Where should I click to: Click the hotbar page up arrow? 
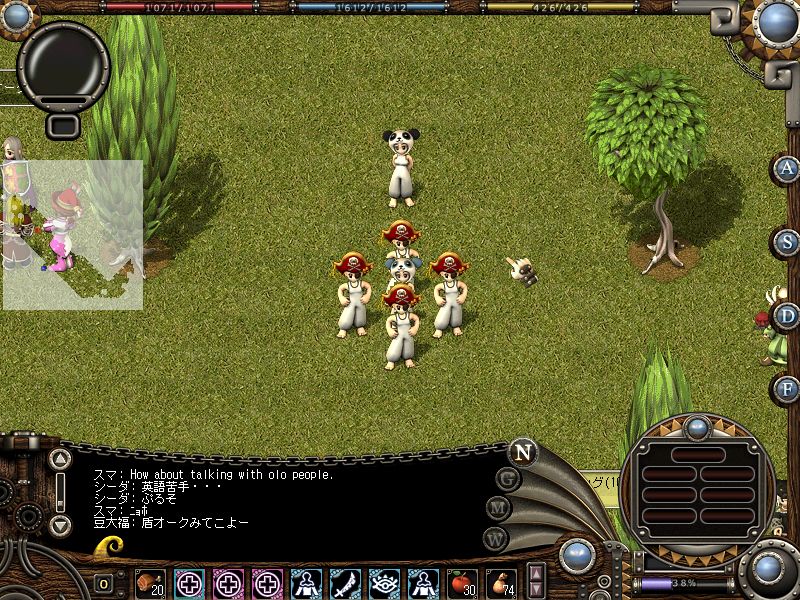(536, 574)
